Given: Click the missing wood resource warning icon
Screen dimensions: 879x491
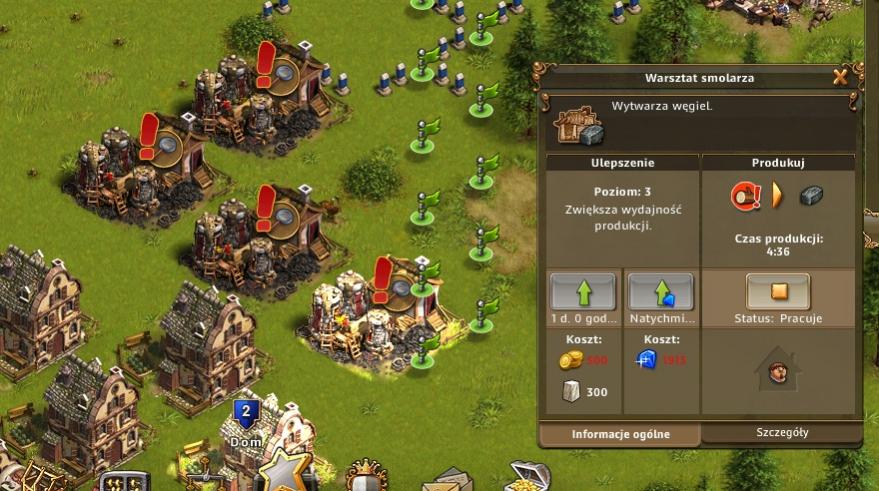Looking at the screenshot, I should 745,195.
